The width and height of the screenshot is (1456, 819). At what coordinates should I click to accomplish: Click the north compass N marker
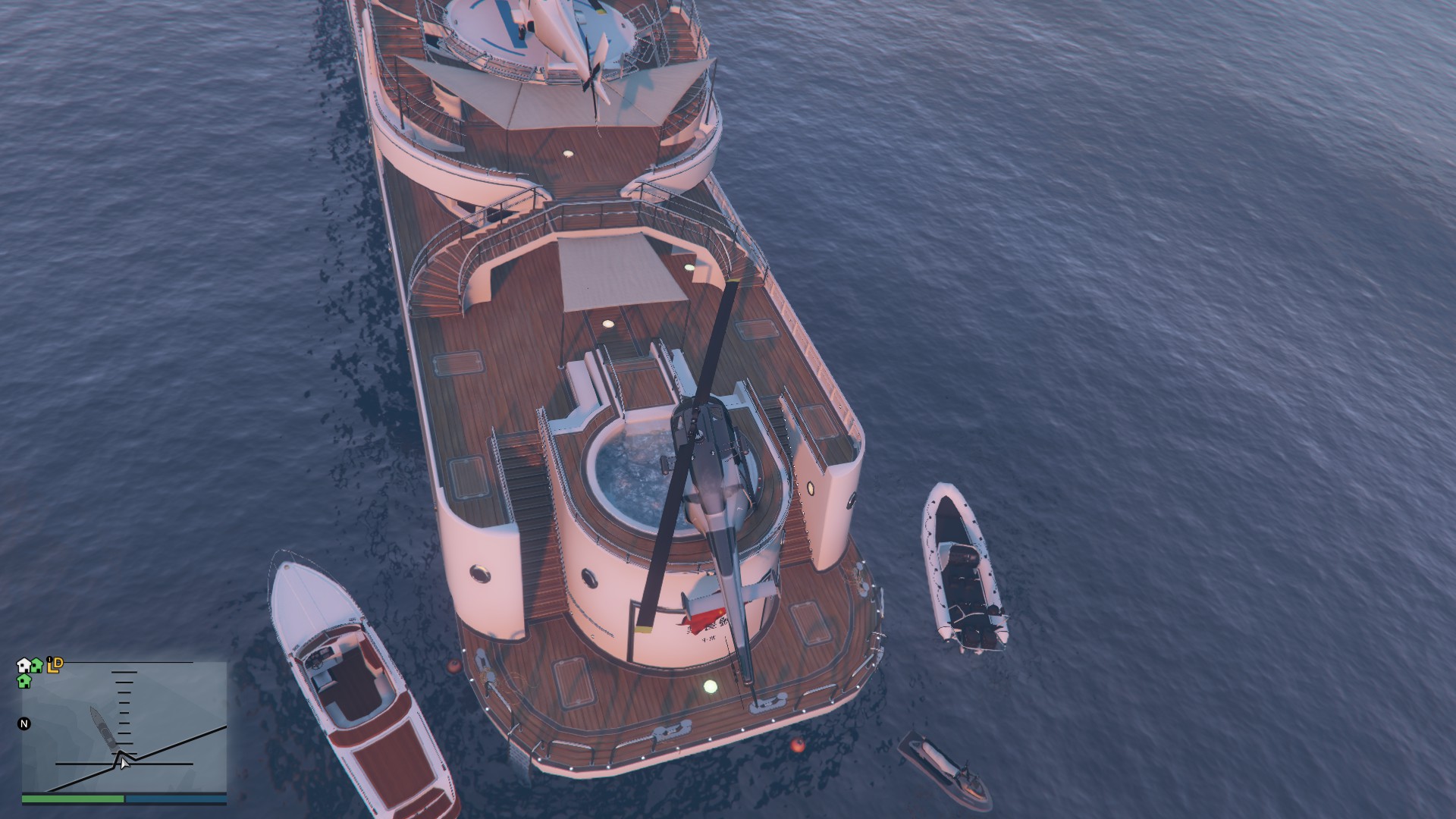[24, 723]
